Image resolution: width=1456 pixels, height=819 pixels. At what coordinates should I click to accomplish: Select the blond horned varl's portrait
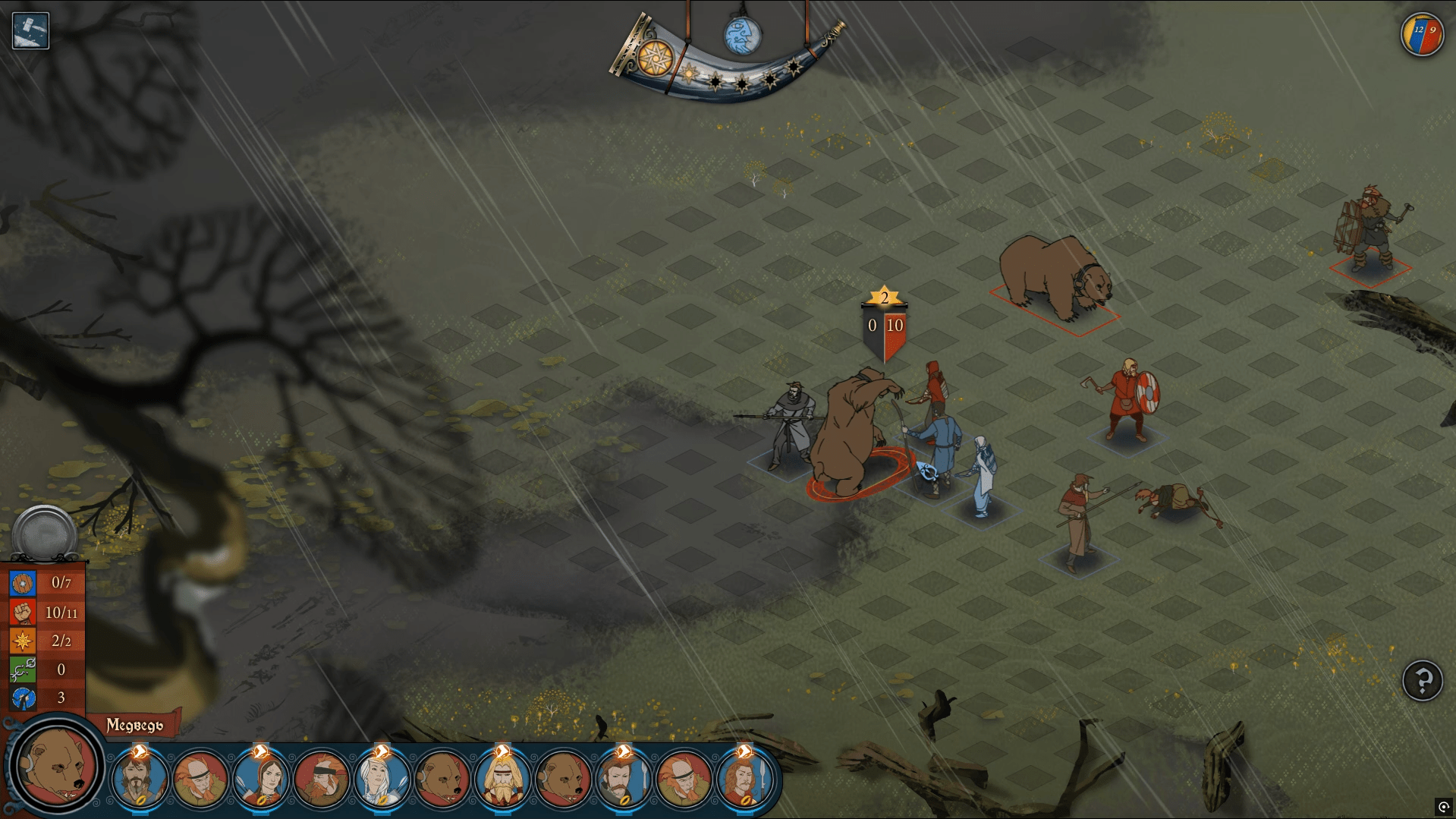tap(502, 779)
